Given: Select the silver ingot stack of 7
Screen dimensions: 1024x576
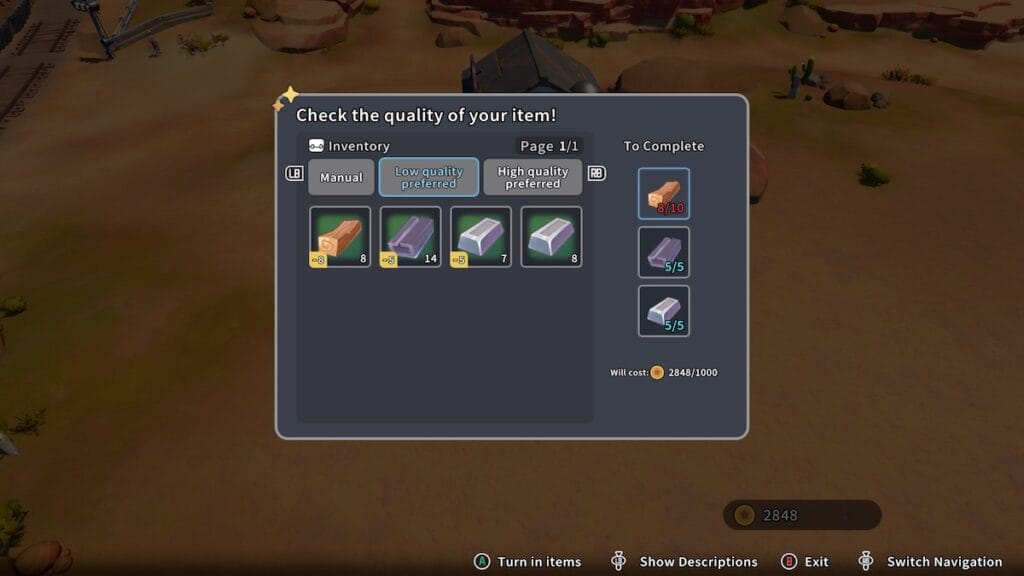Looking at the screenshot, I should [x=481, y=237].
